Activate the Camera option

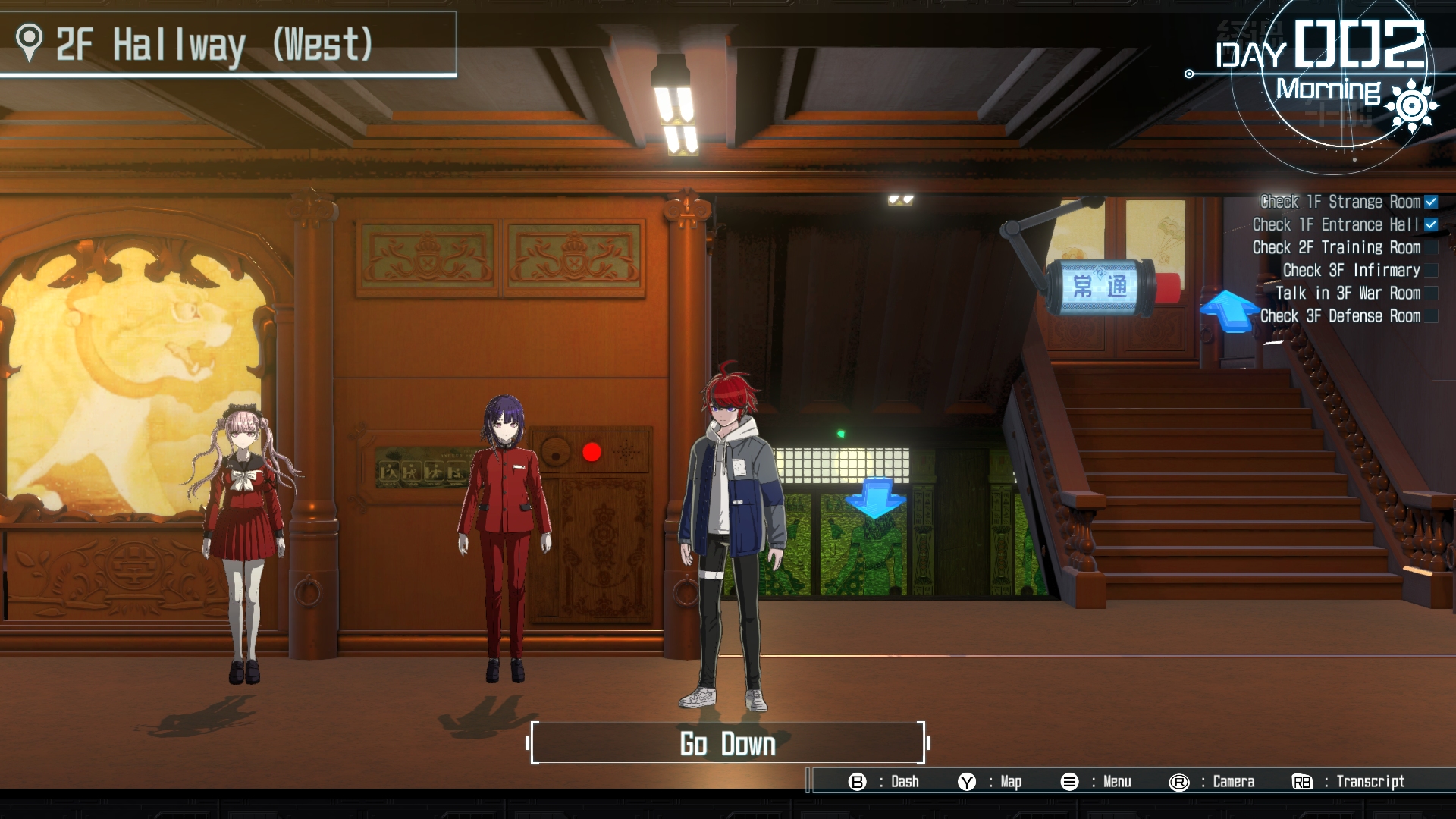point(1212,782)
